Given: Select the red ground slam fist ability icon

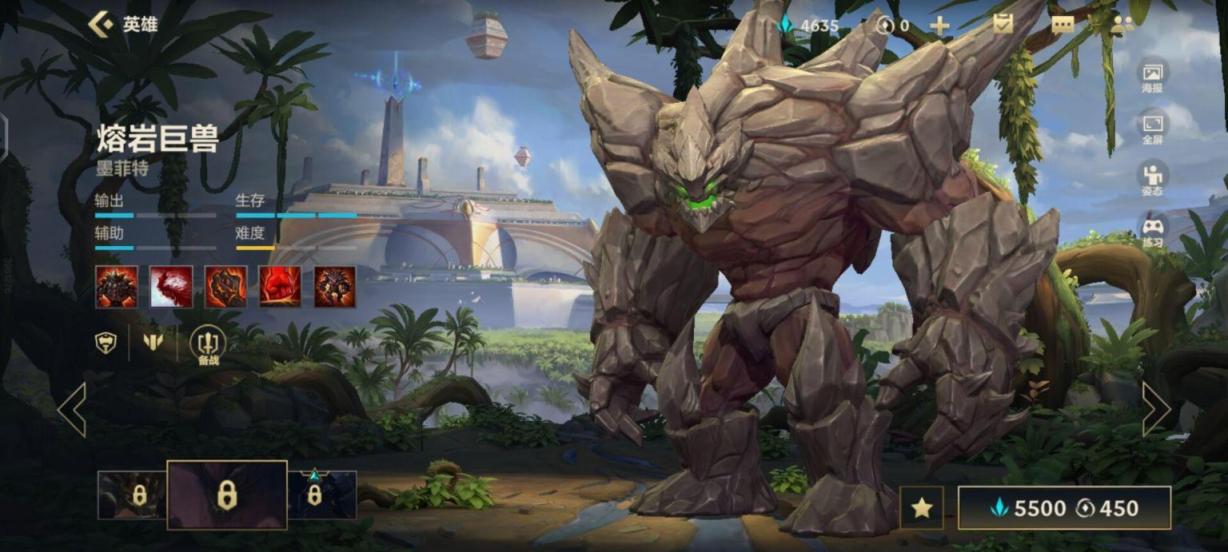Looking at the screenshot, I should coord(280,287).
